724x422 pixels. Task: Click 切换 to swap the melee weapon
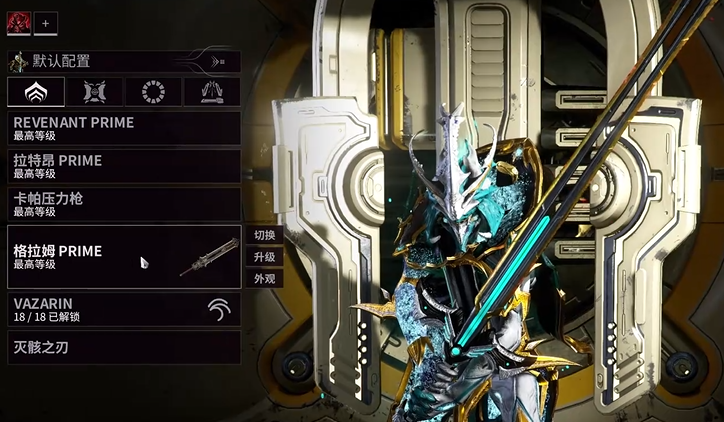264,236
